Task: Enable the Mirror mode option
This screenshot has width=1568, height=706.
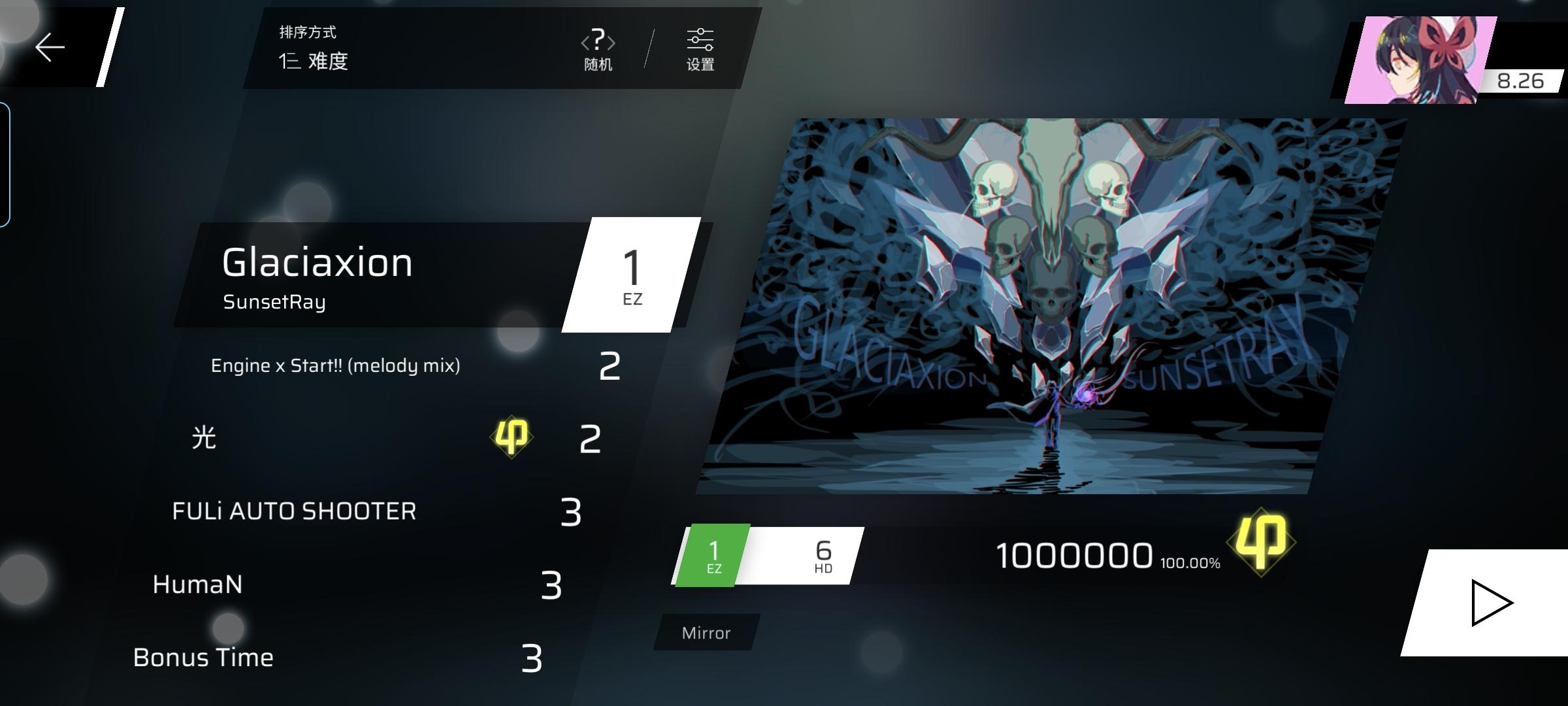Action: coord(705,632)
